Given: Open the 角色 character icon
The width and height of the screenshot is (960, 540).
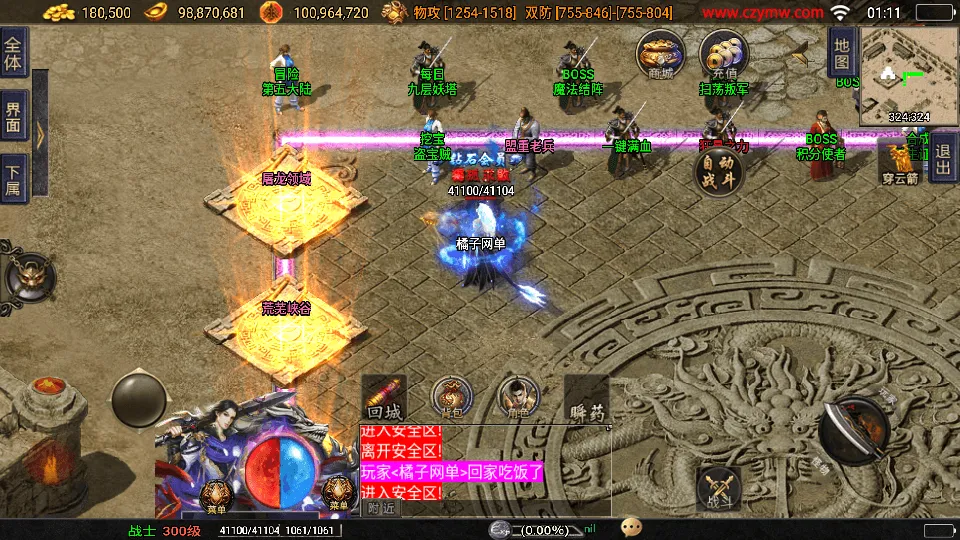Looking at the screenshot, I should tap(517, 397).
